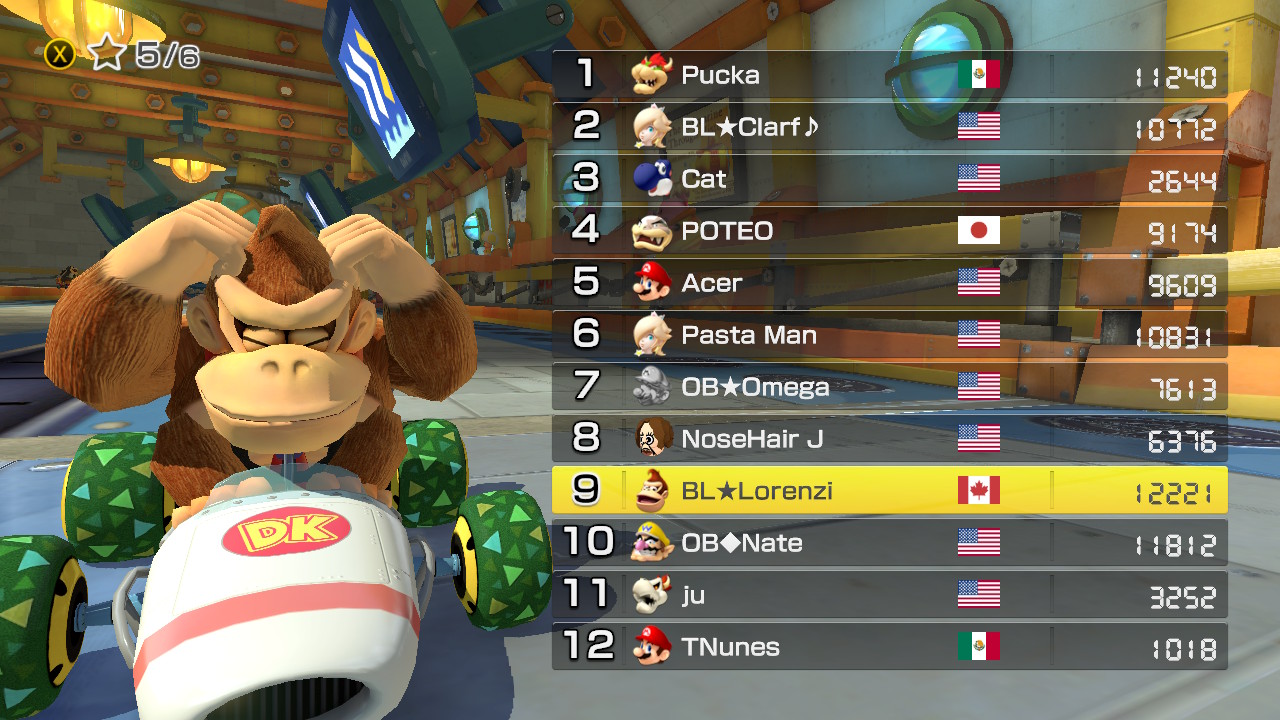This screenshot has width=1280, height=720.
Task: Select the OB★Omega player row
Action: coord(889,387)
